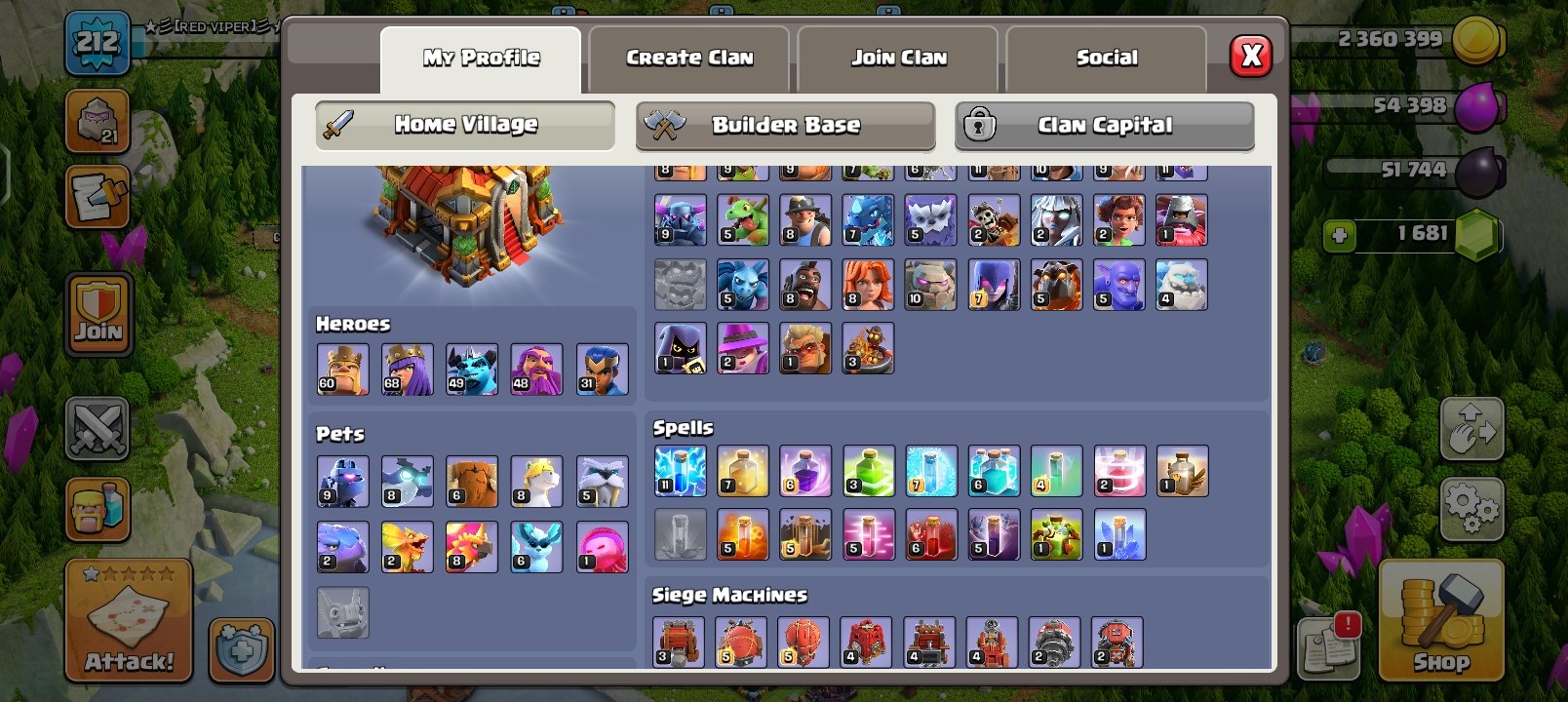This screenshot has height=702, width=1568.
Task: Select the Grand Warden hero portrait
Action: [x=537, y=369]
